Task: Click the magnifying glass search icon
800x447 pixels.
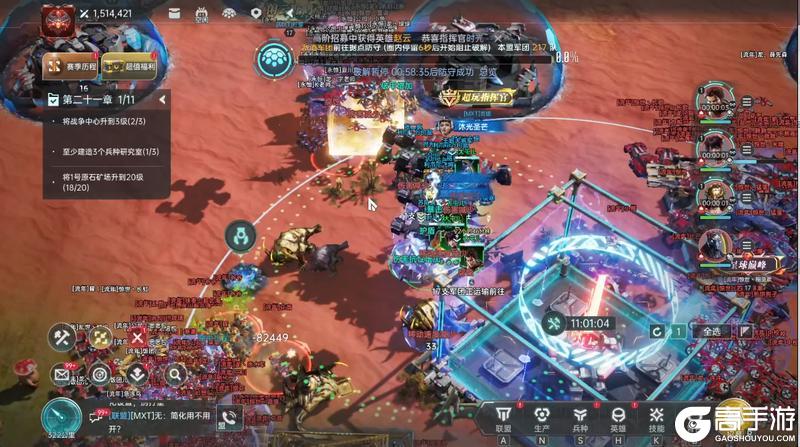Action: coord(174,375)
